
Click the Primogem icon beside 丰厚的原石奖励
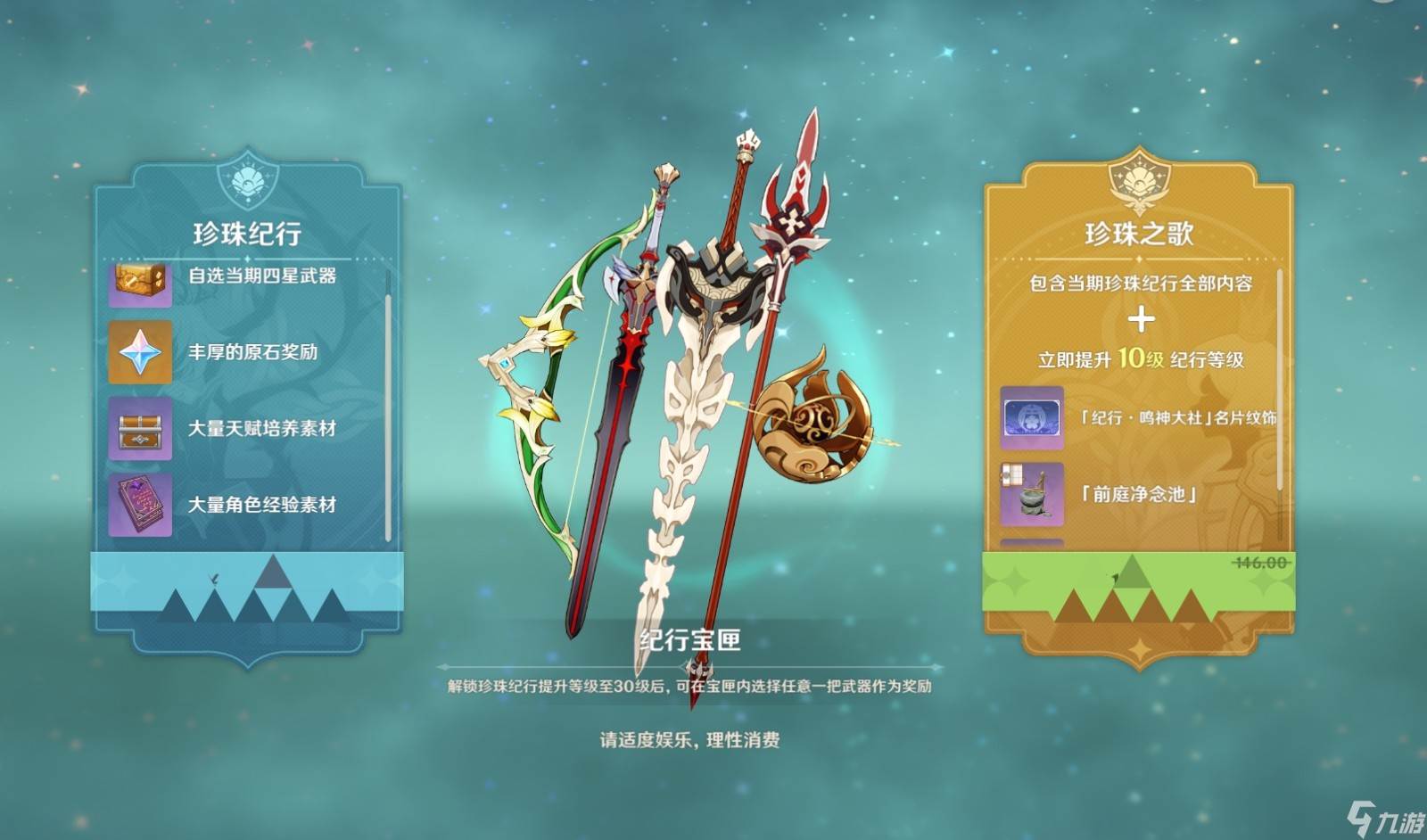tap(140, 351)
